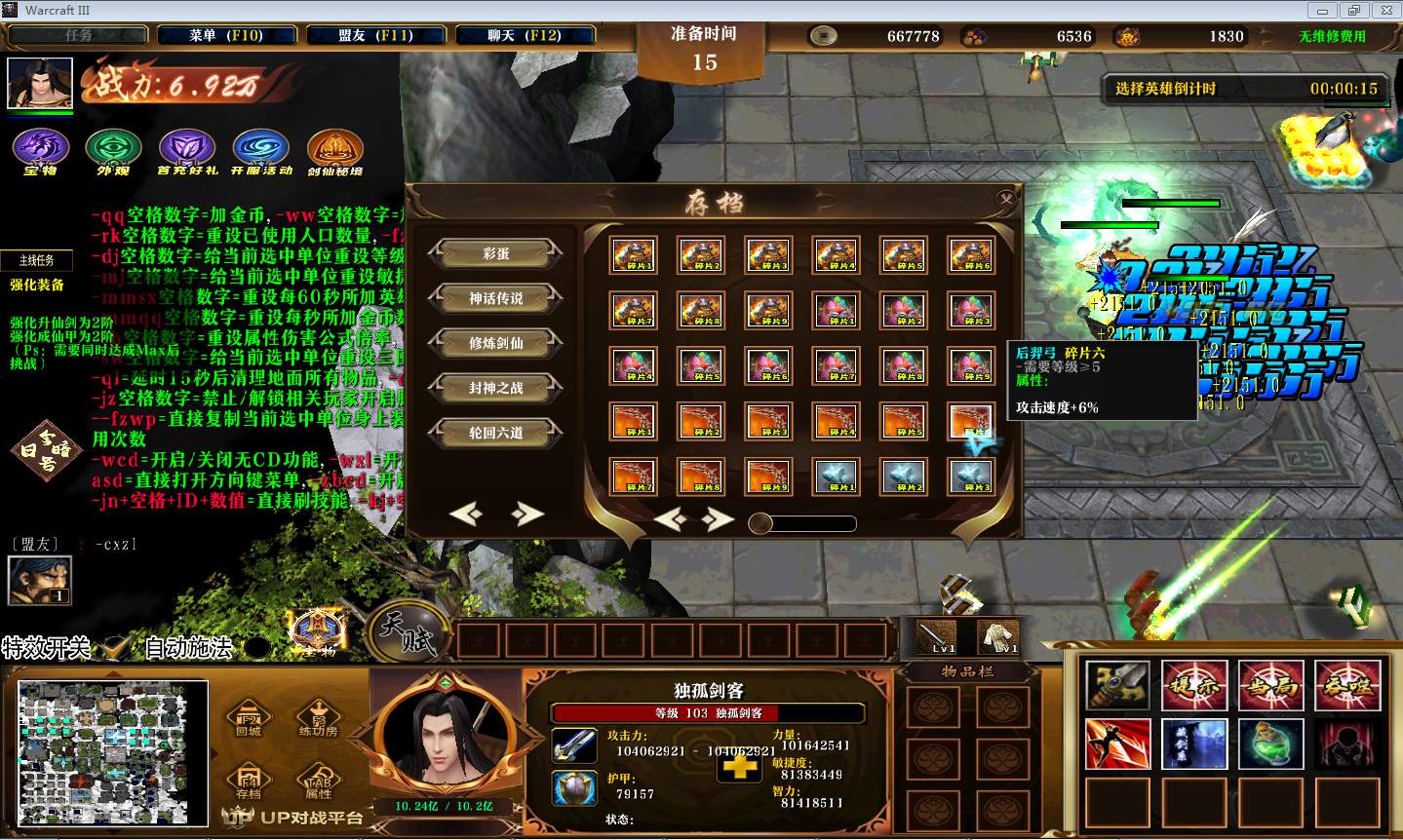Toggle the 特效开关 checkbox
Screen dimensions: 1403x840
pos(117,646)
